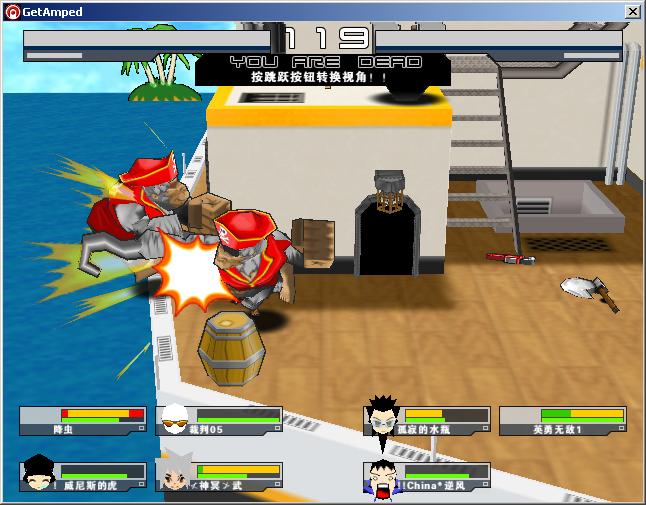Choose the 孤寂的水瓶 player panel
Image resolution: width=646 pixels, height=505 pixels.
[428, 421]
